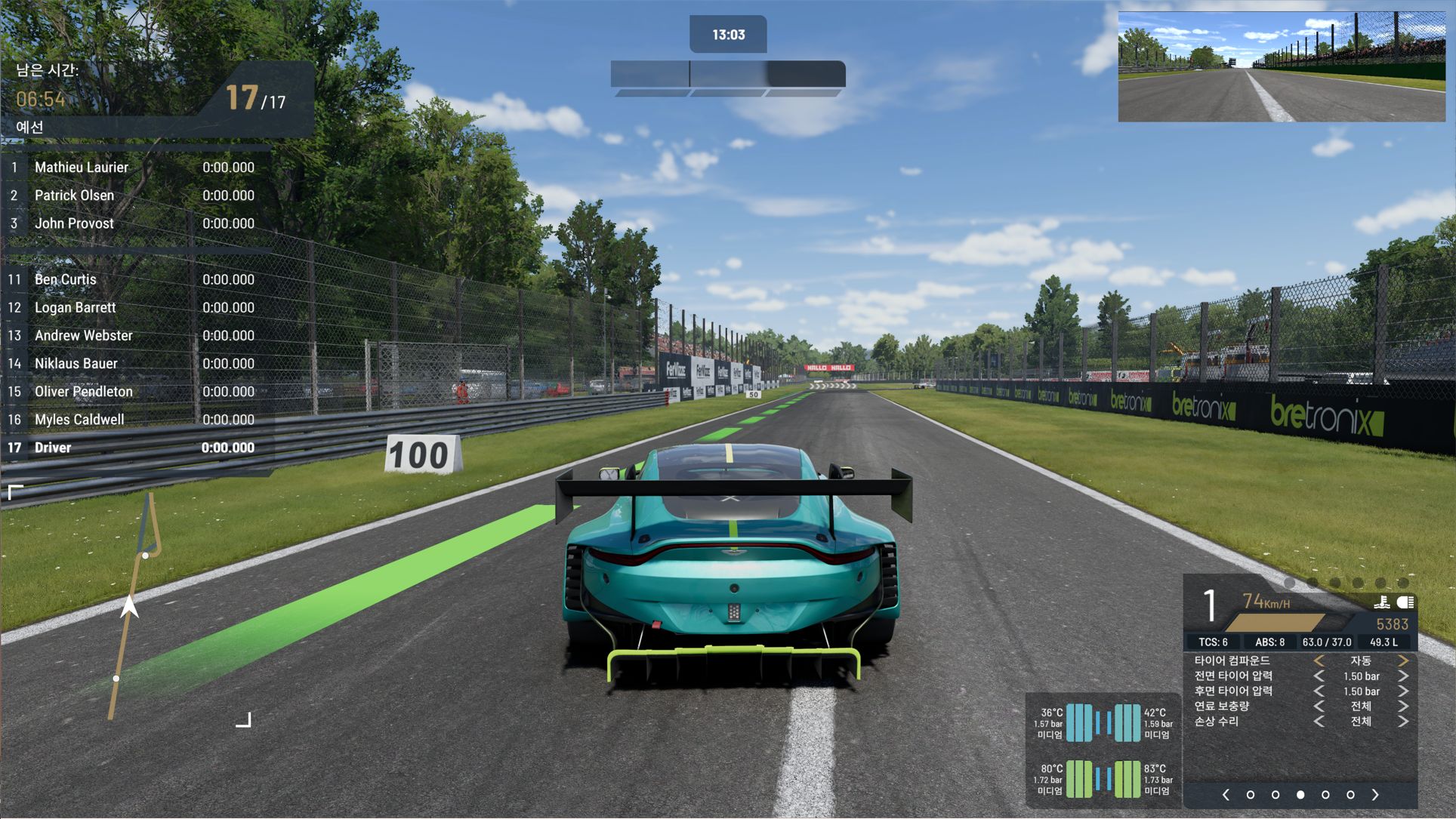Select previous tire compound option
The height and width of the screenshot is (819, 1456).
pyautogui.click(x=1319, y=661)
